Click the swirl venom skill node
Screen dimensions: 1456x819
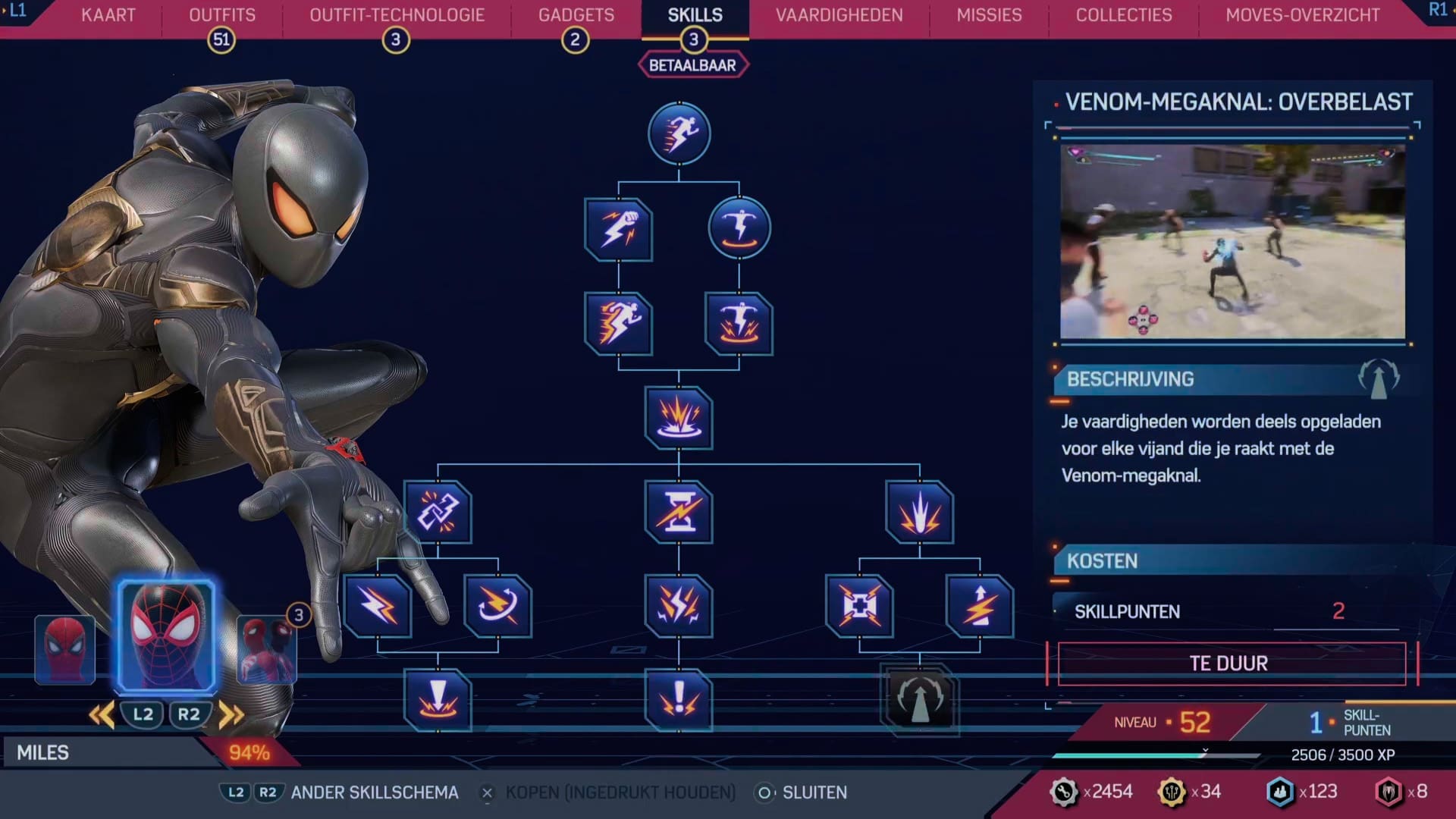click(497, 607)
